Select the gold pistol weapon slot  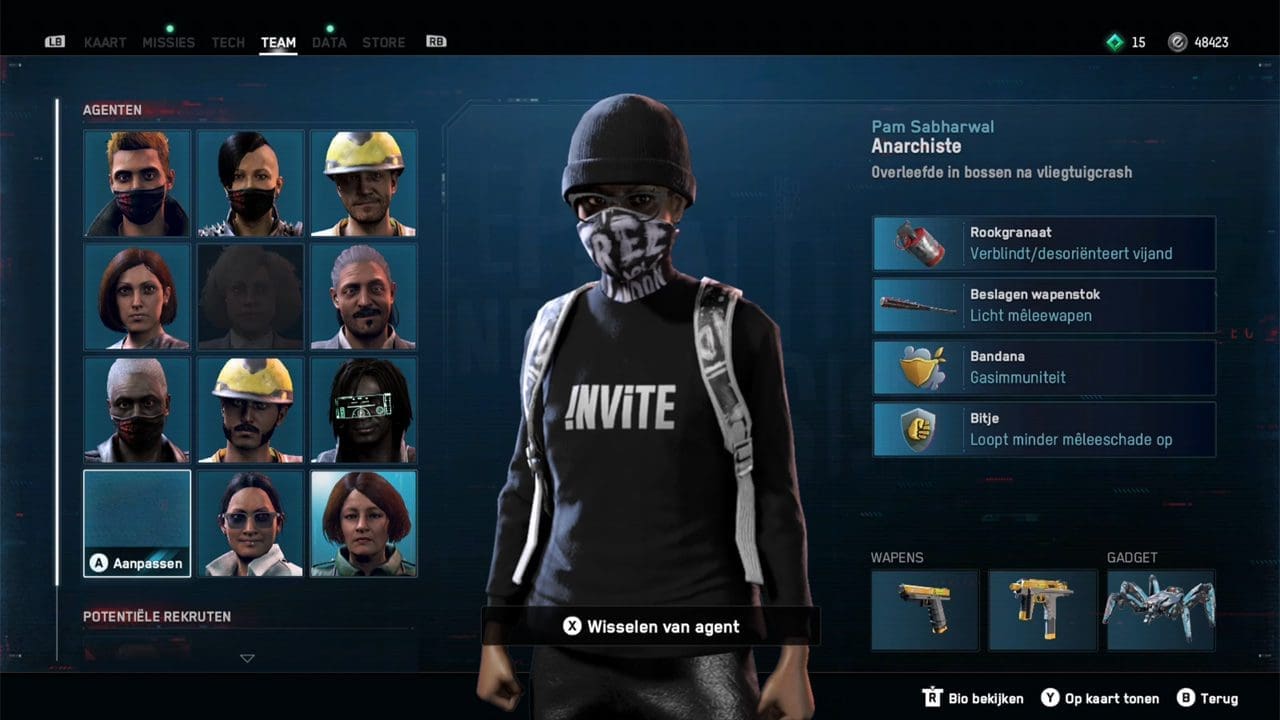[x=924, y=610]
